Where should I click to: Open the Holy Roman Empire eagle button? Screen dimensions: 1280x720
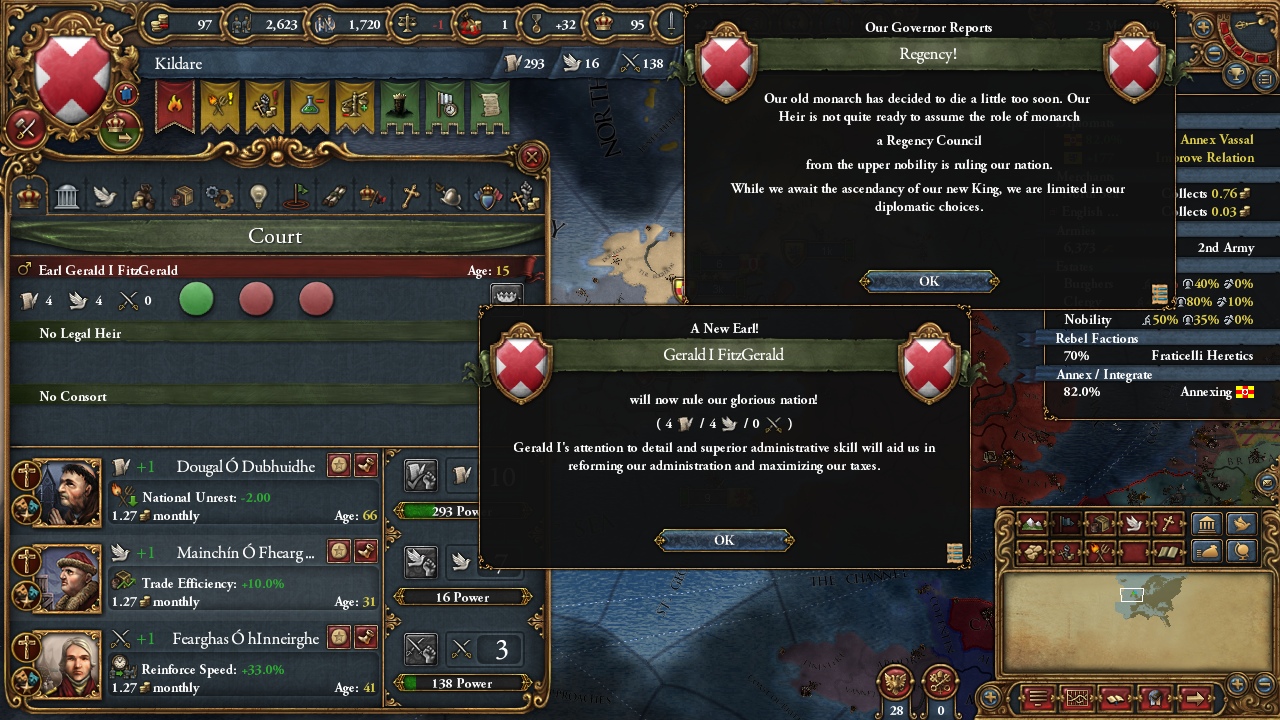[x=896, y=683]
